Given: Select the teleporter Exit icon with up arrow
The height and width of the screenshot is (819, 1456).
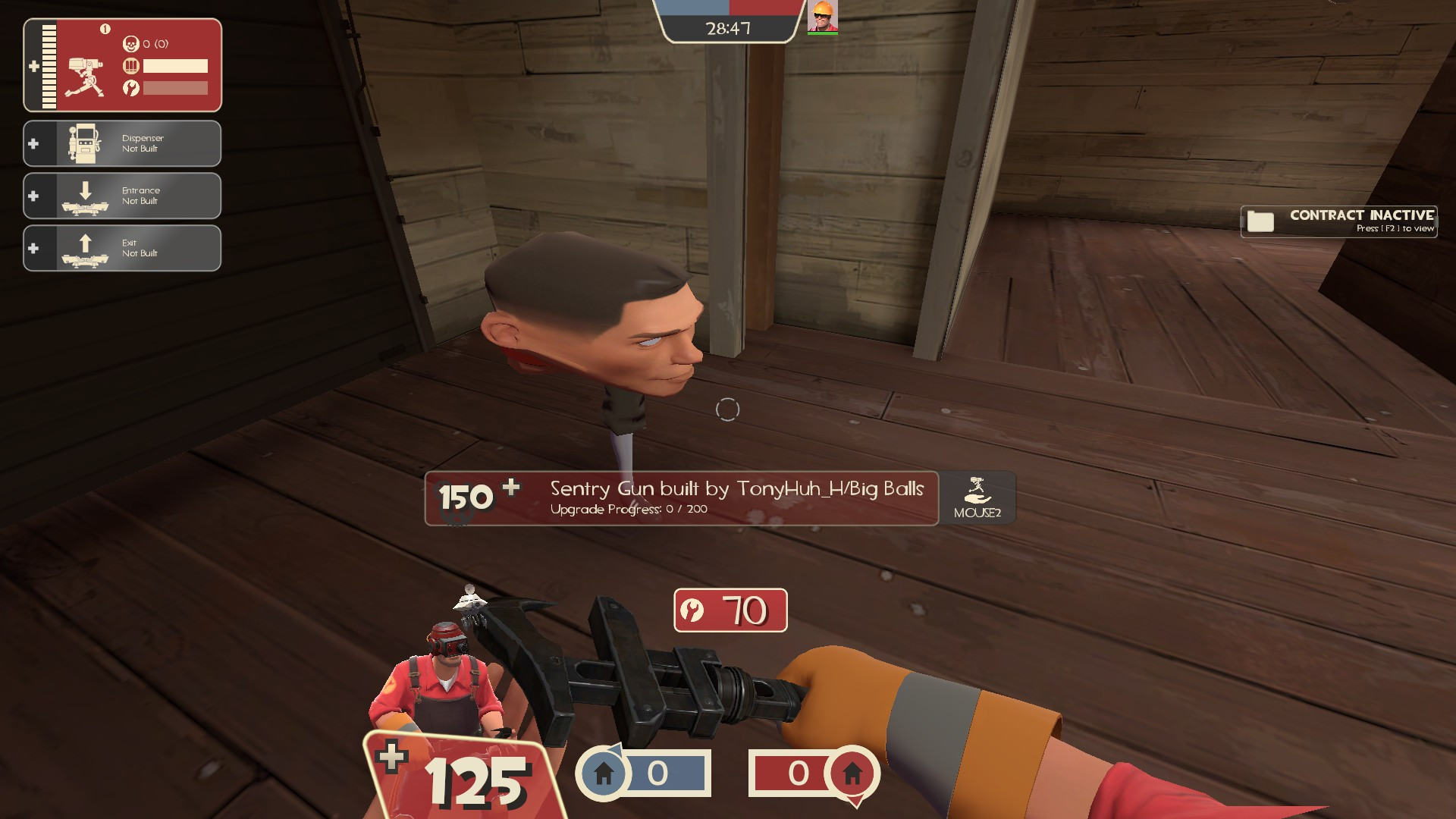Looking at the screenshot, I should click(x=83, y=248).
